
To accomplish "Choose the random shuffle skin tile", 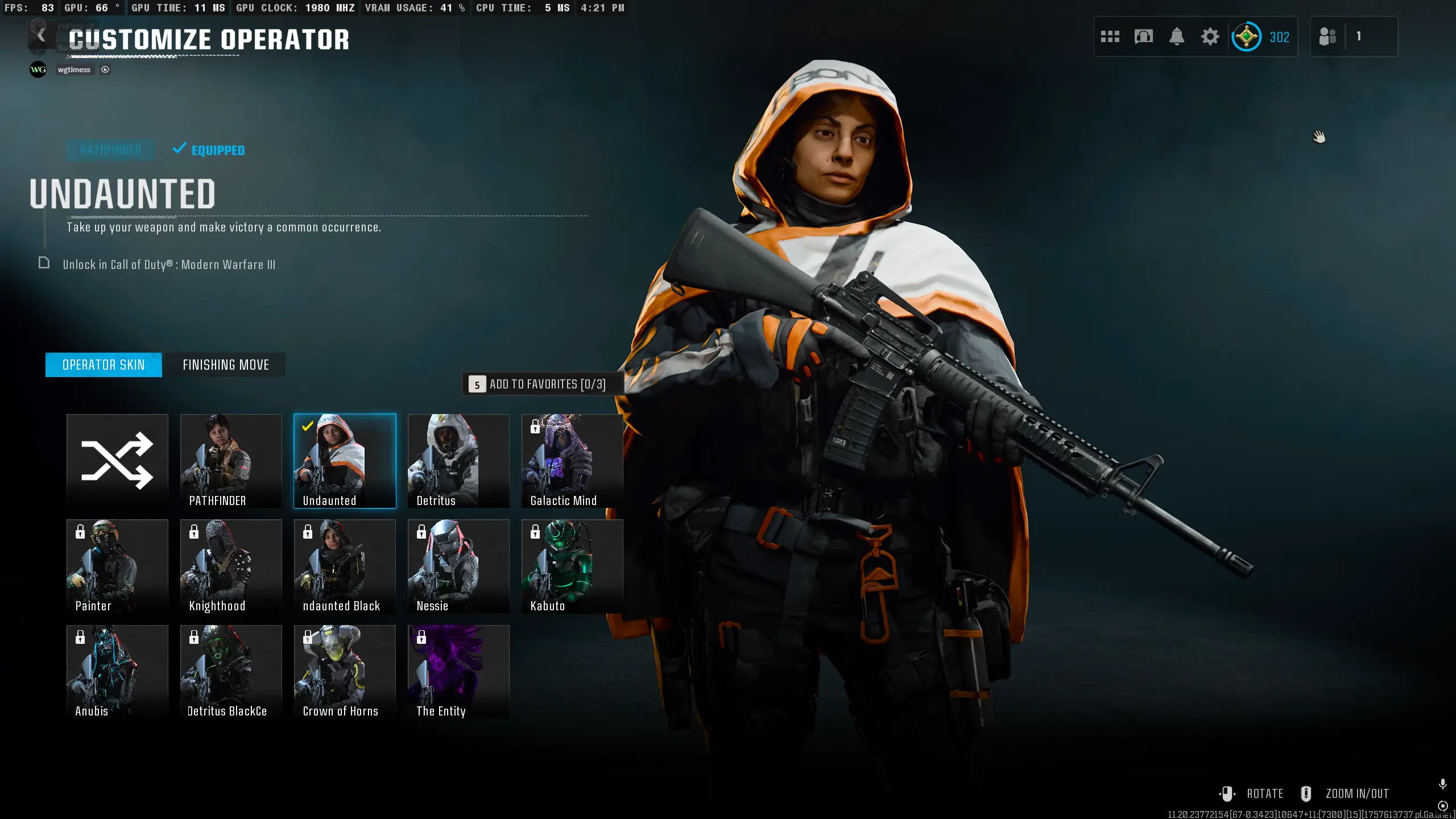I will [117, 461].
